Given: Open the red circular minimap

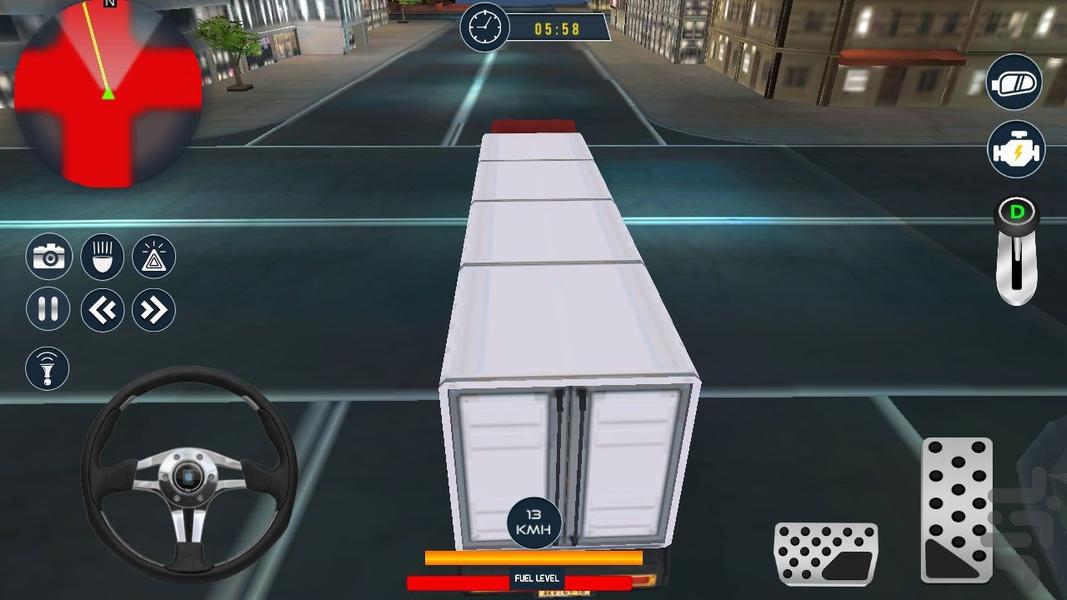Looking at the screenshot, I should point(107,92).
